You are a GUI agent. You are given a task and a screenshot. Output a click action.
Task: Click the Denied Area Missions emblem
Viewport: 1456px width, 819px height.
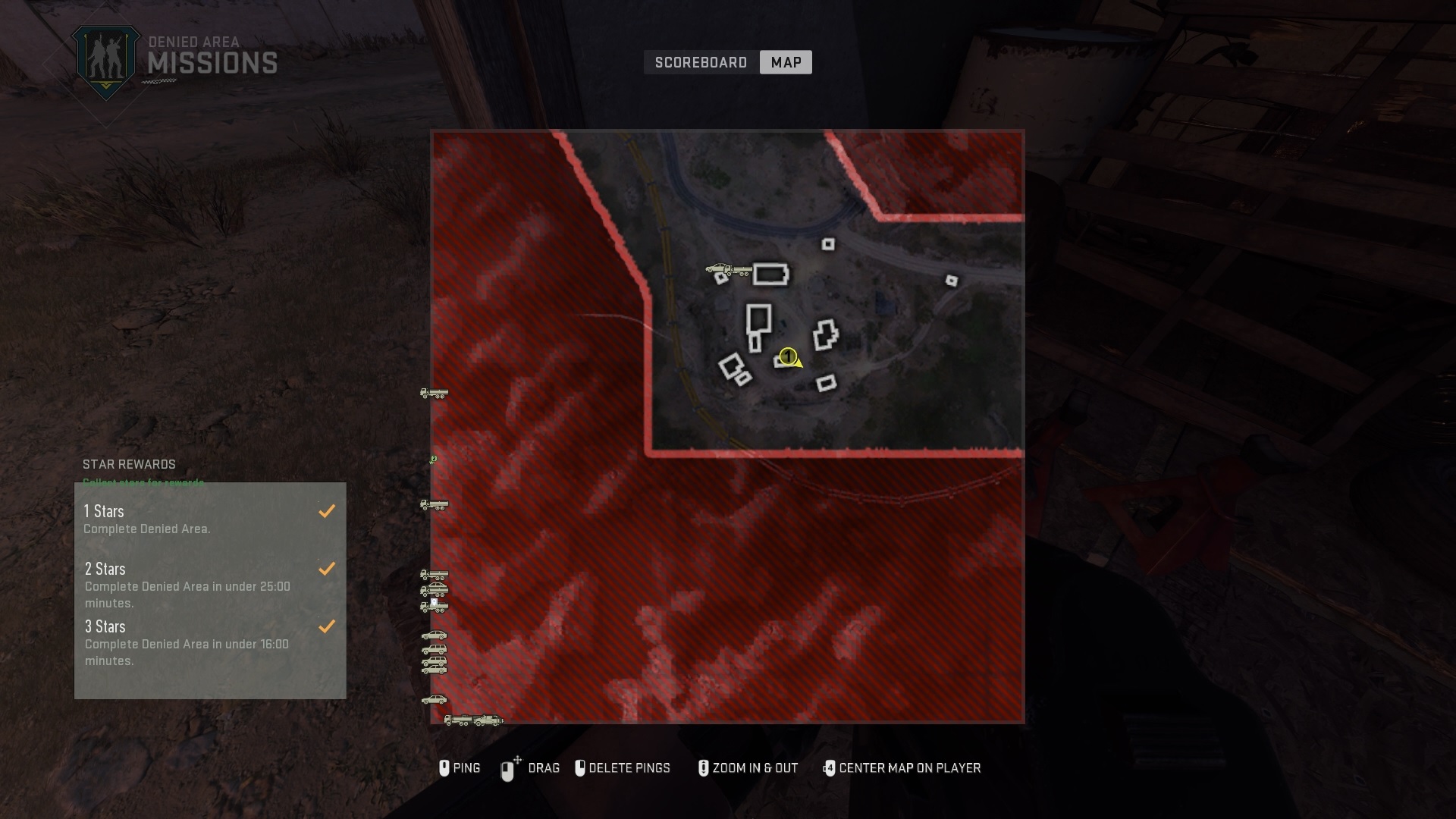pyautogui.click(x=106, y=57)
